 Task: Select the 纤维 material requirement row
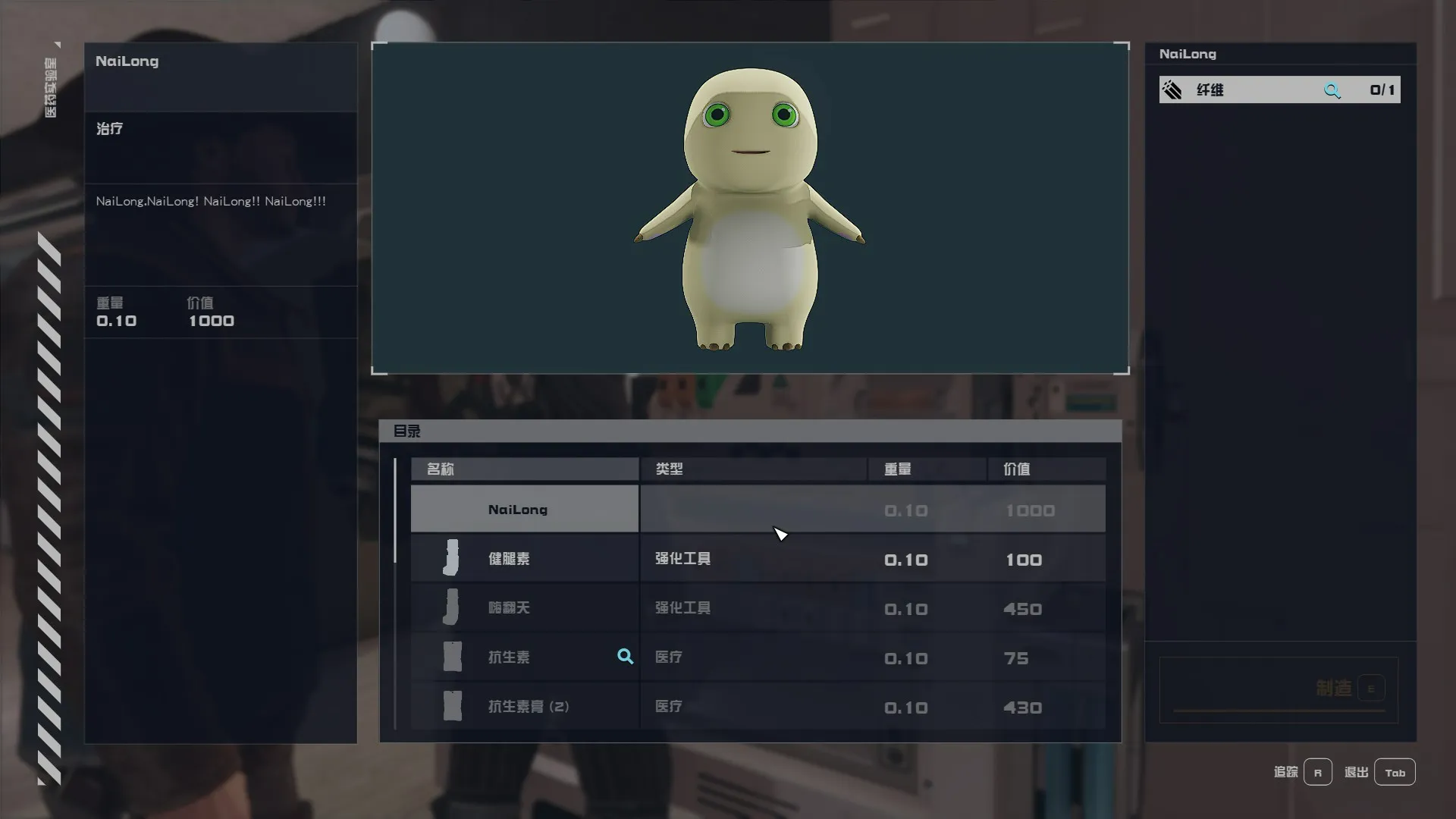1244,90
